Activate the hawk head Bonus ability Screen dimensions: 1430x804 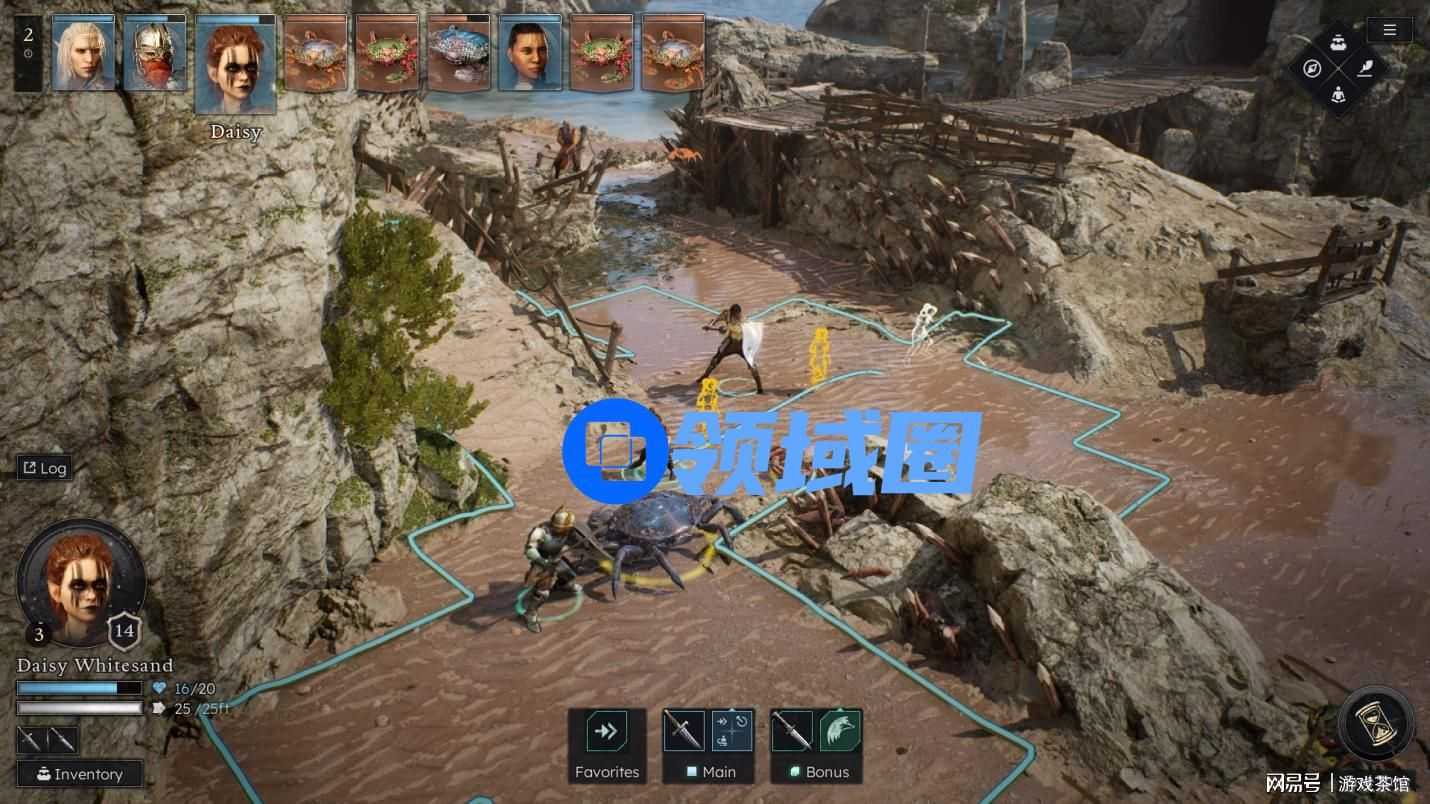(x=840, y=732)
